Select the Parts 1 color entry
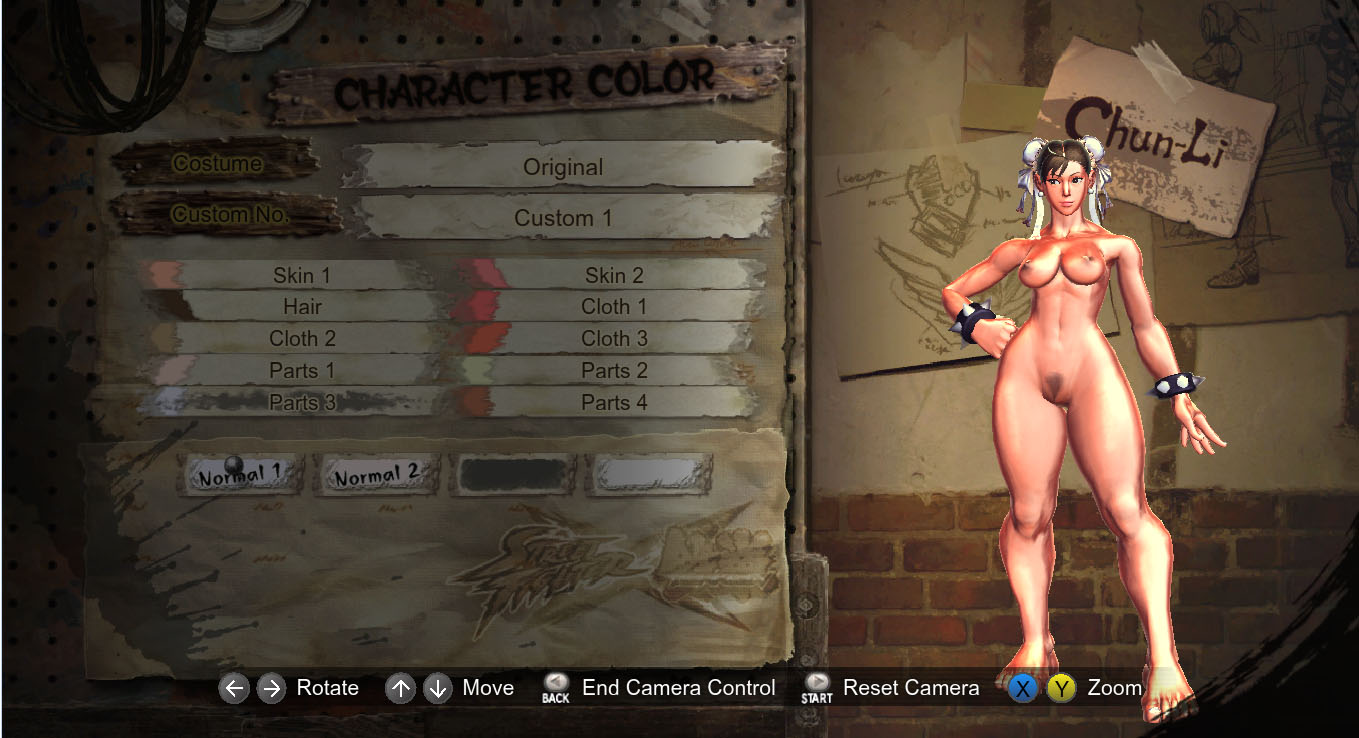 click(x=301, y=371)
